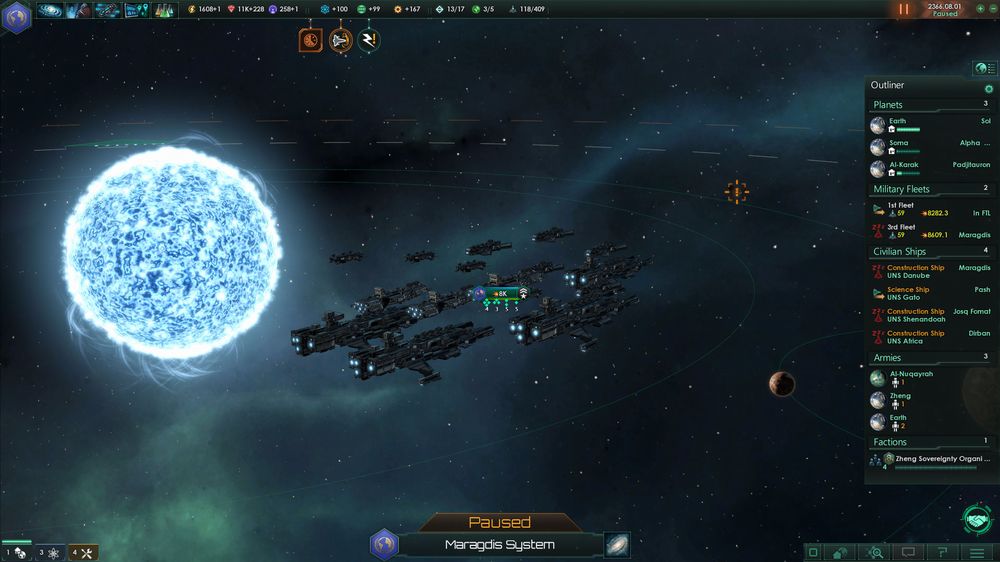
Task: Open the galaxy Contacts tab
Action: 49,11
